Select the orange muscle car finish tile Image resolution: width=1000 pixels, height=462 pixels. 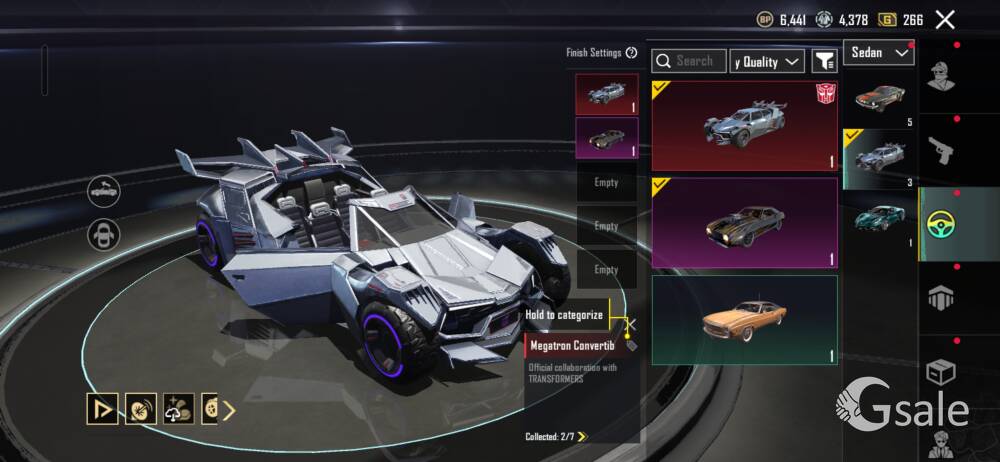point(744,320)
